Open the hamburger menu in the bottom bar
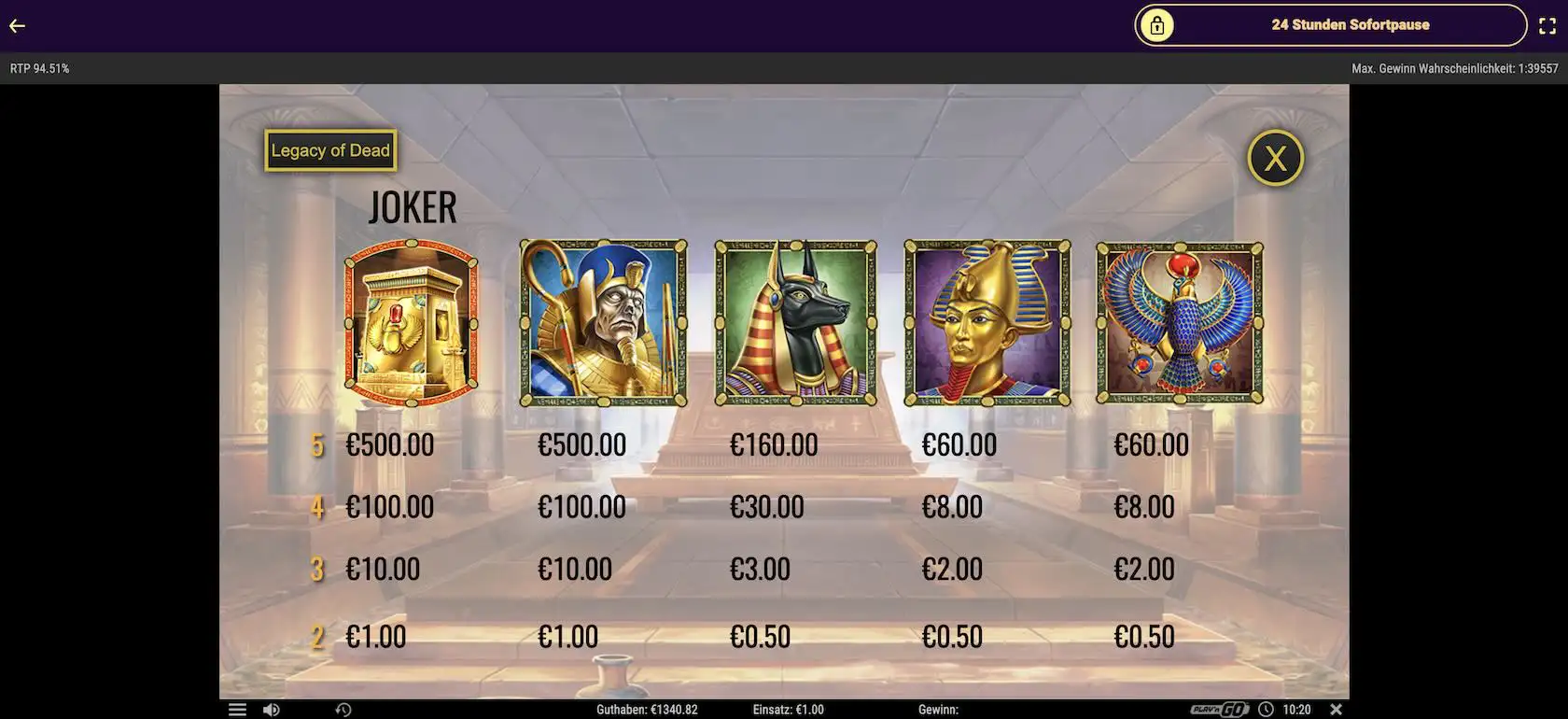Image resolution: width=1568 pixels, height=719 pixels. click(238, 710)
